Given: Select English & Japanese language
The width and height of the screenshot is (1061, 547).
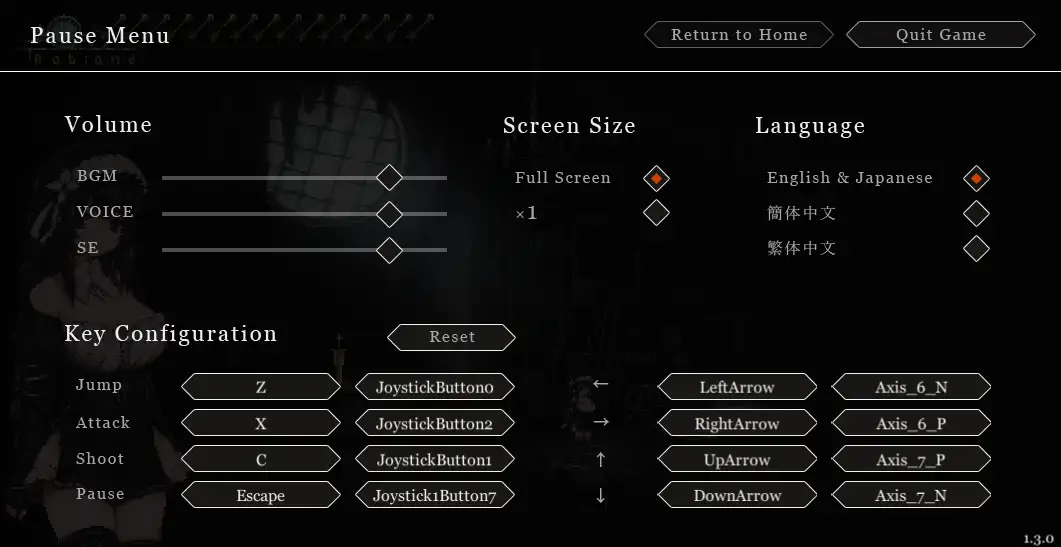Looking at the screenshot, I should coord(976,179).
